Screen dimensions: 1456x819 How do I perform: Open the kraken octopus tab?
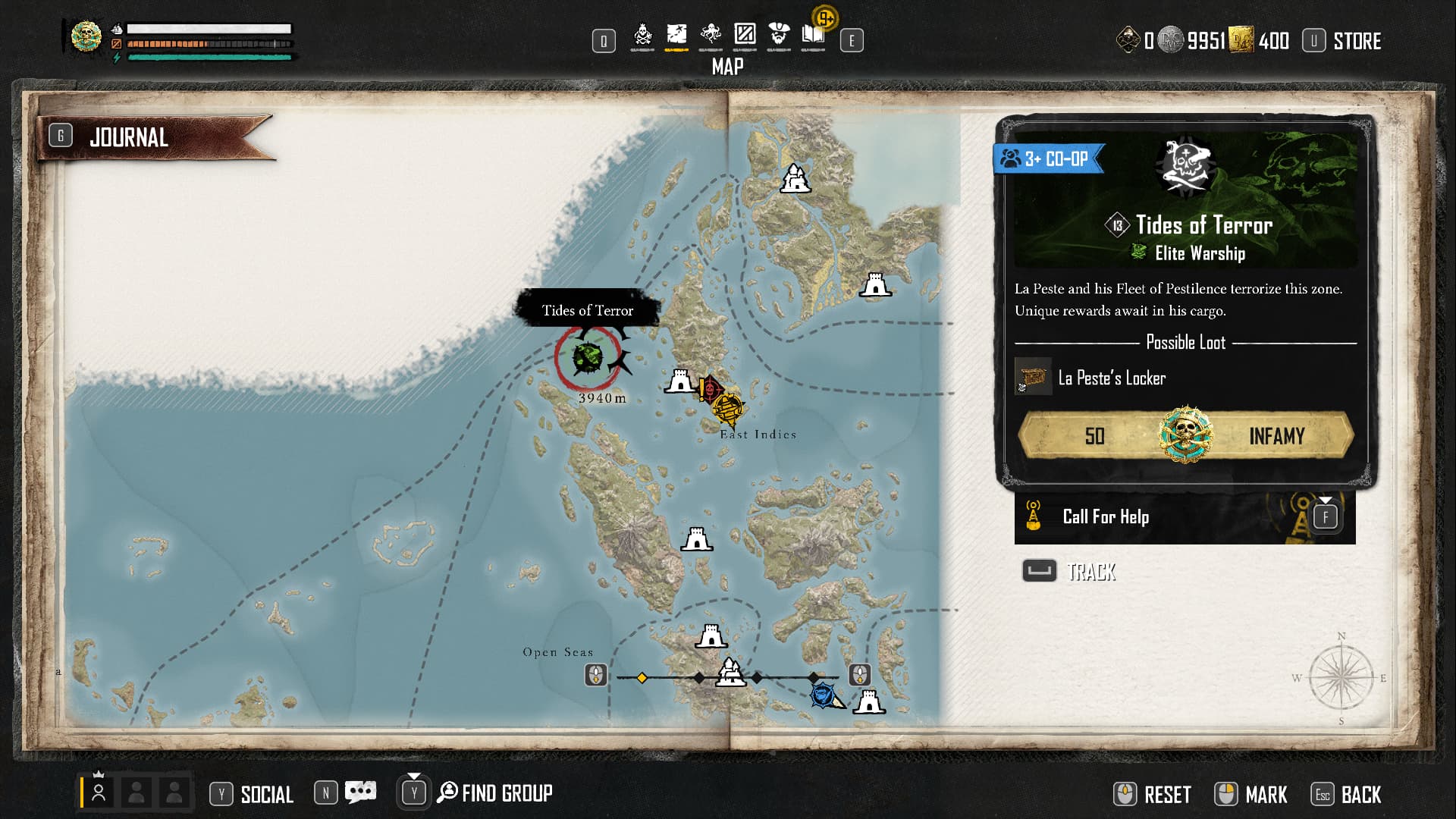tap(711, 35)
